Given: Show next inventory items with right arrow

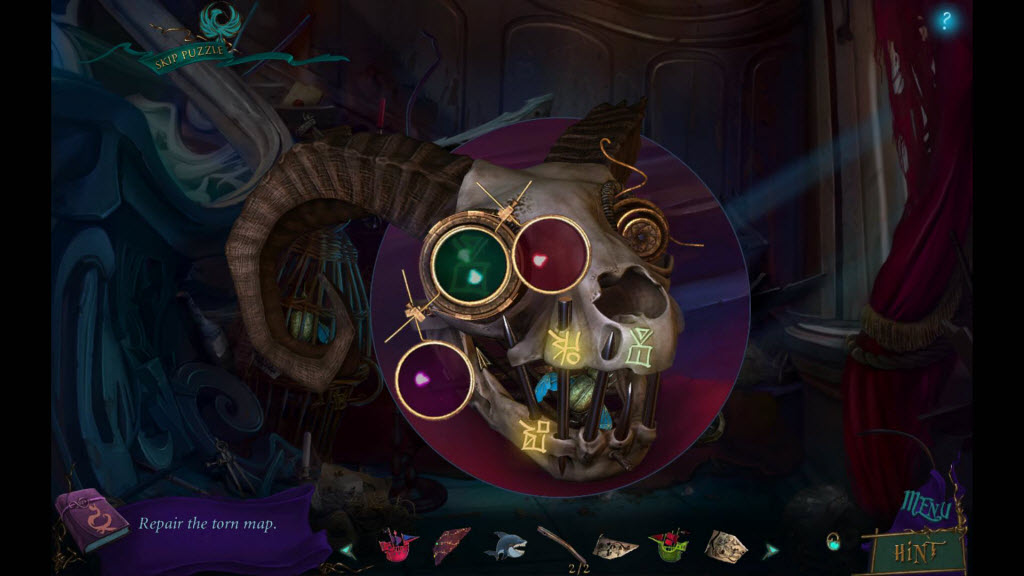Looking at the screenshot, I should (x=771, y=549).
